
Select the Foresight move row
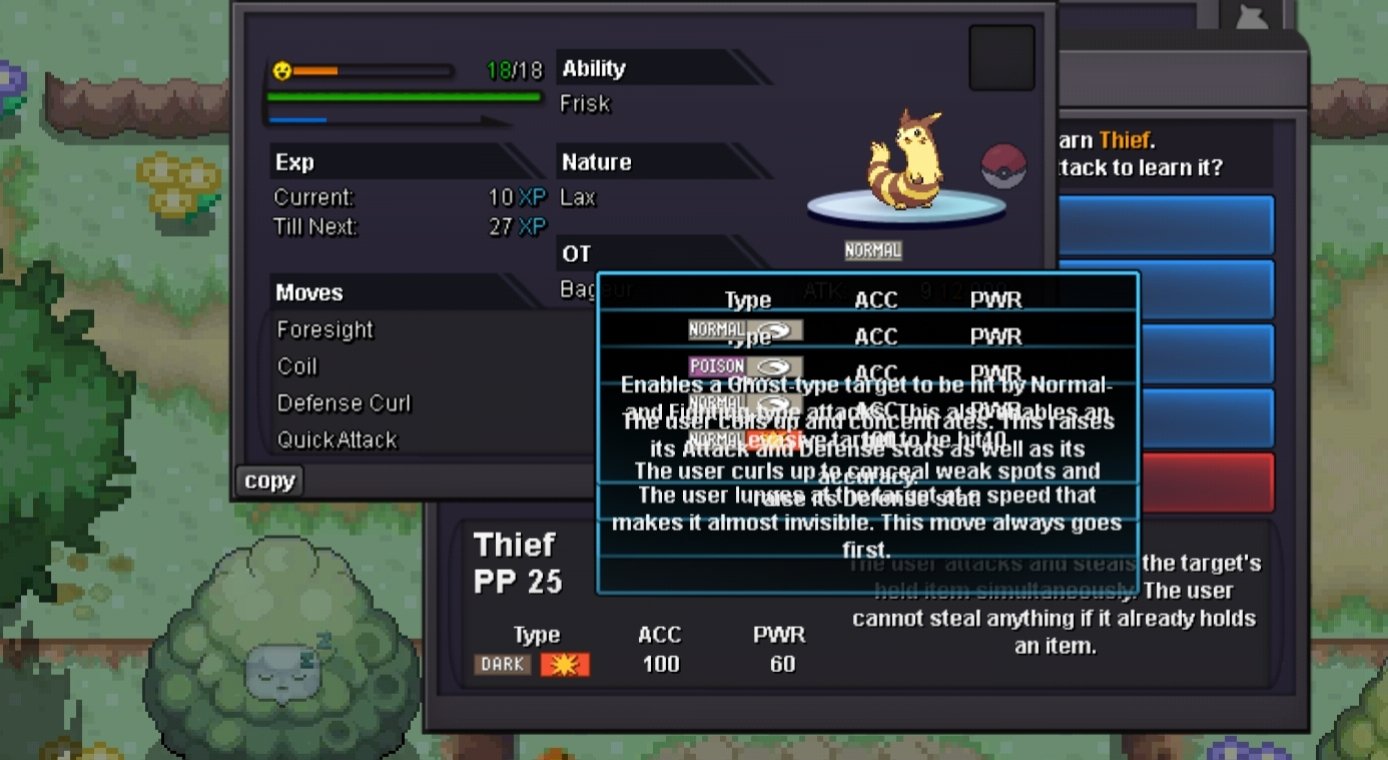click(x=326, y=330)
